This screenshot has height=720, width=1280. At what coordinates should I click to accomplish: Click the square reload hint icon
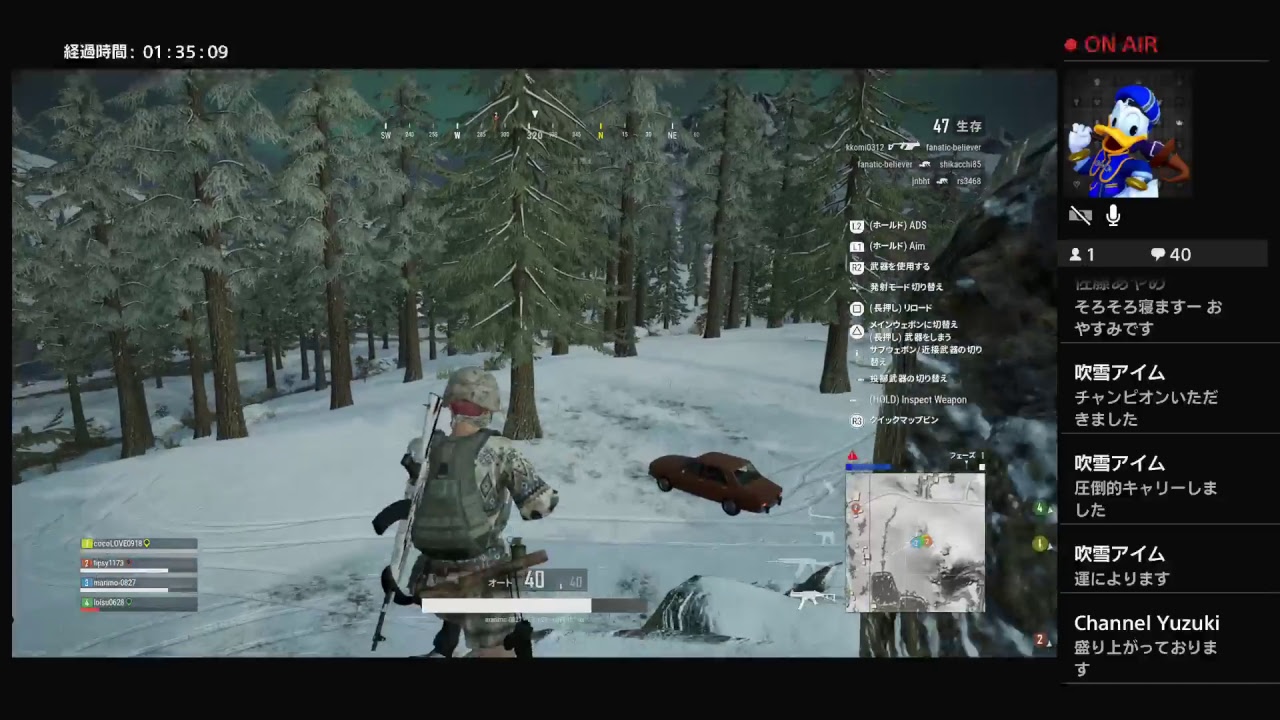click(x=857, y=308)
